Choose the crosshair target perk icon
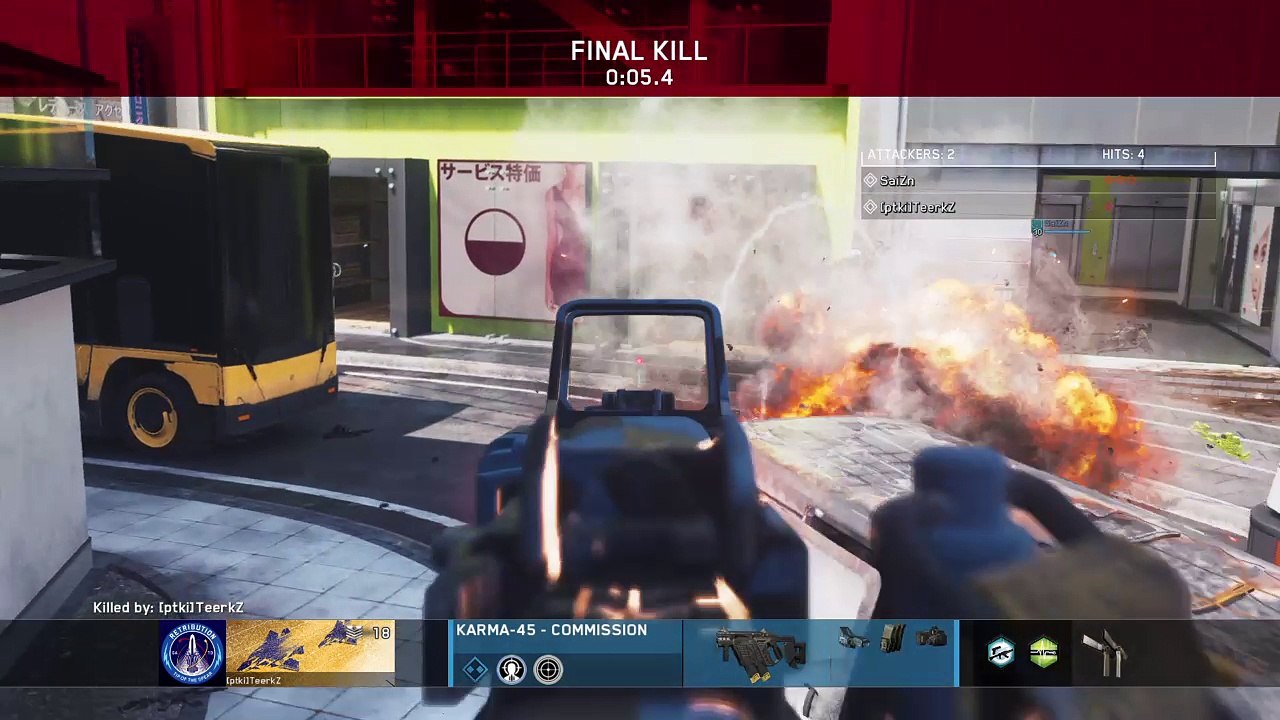 548,669
